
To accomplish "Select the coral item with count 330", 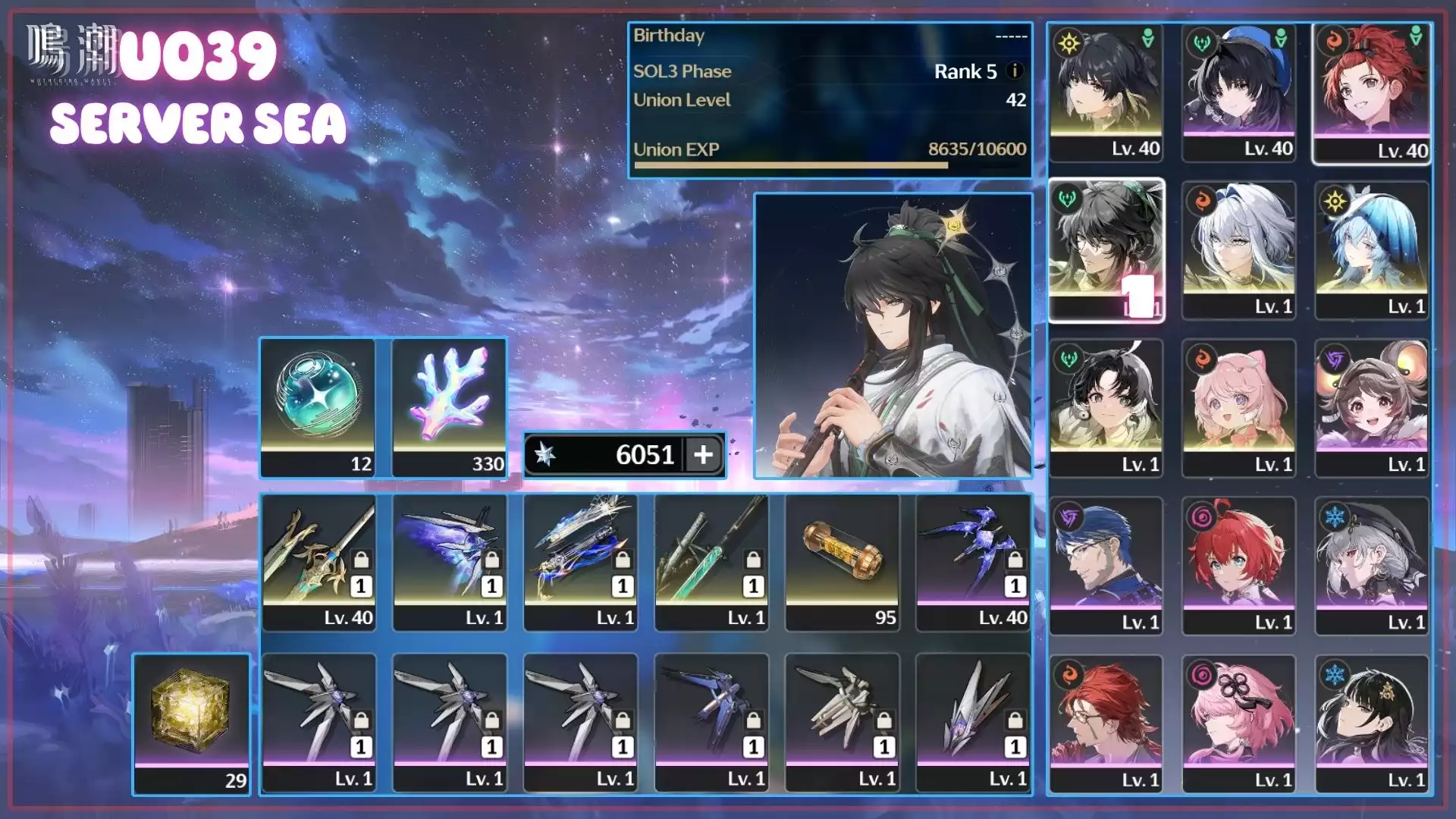I will coord(449,407).
